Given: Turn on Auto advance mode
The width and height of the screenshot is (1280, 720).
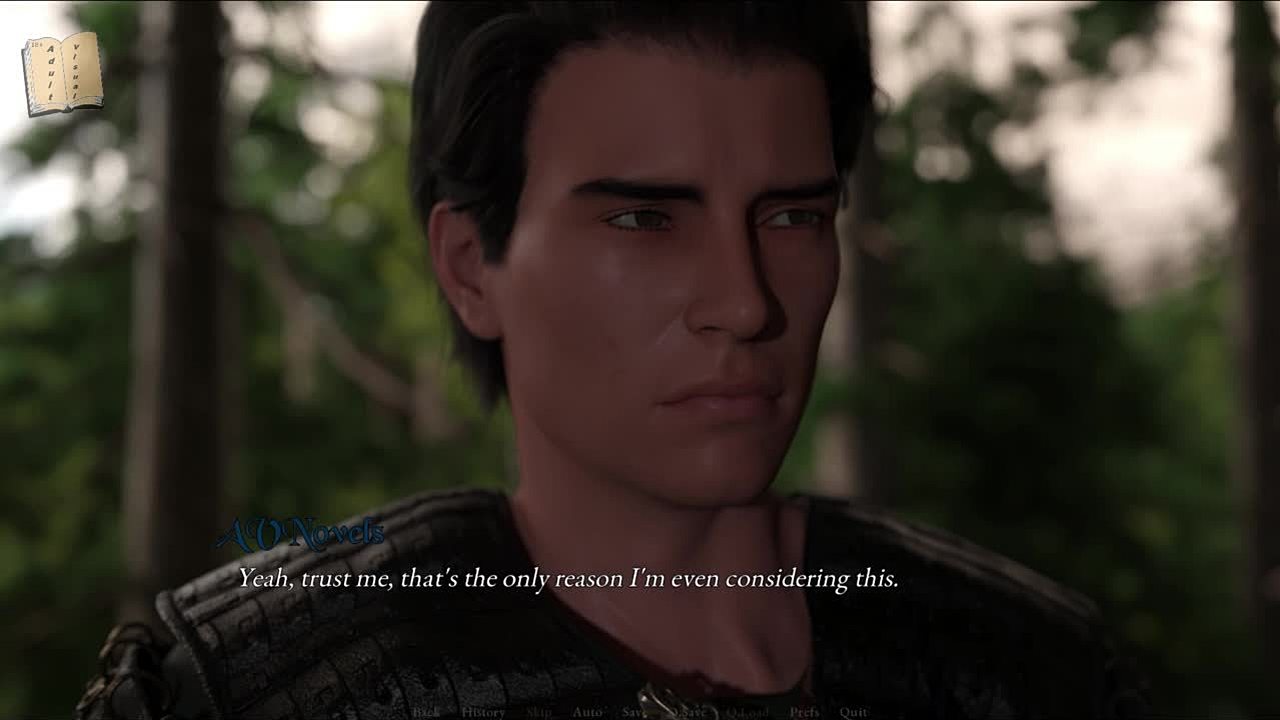Looking at the screenshot, I should 587,712.
